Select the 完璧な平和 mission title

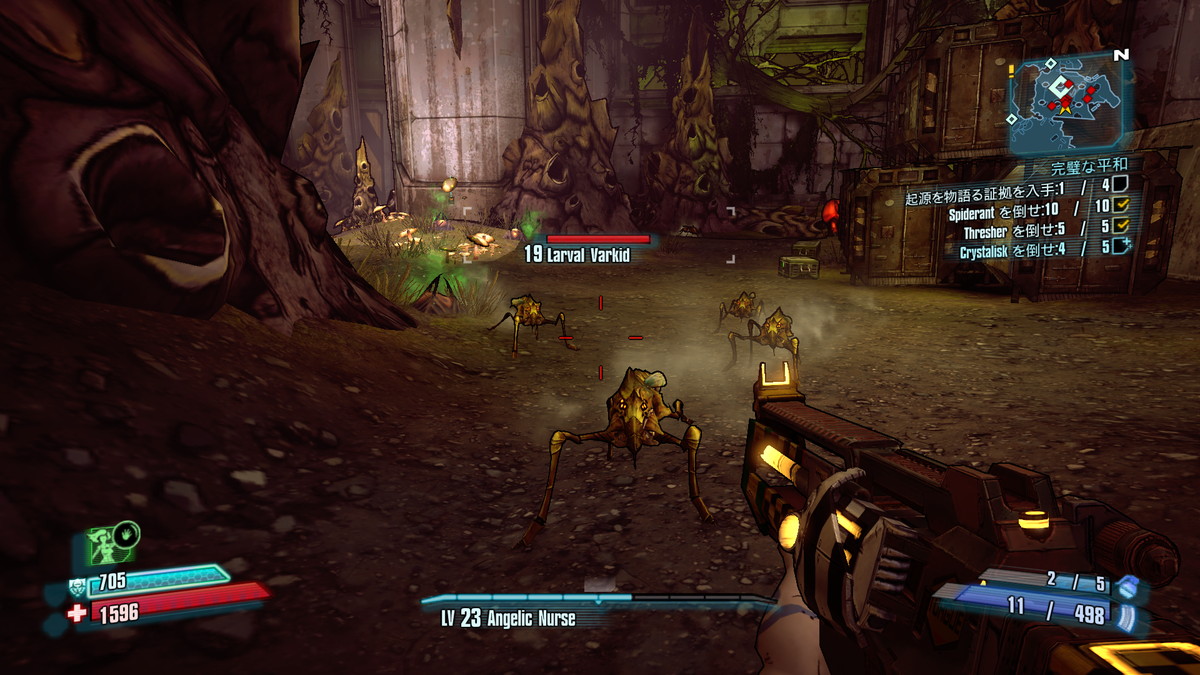pos(1089,165)
